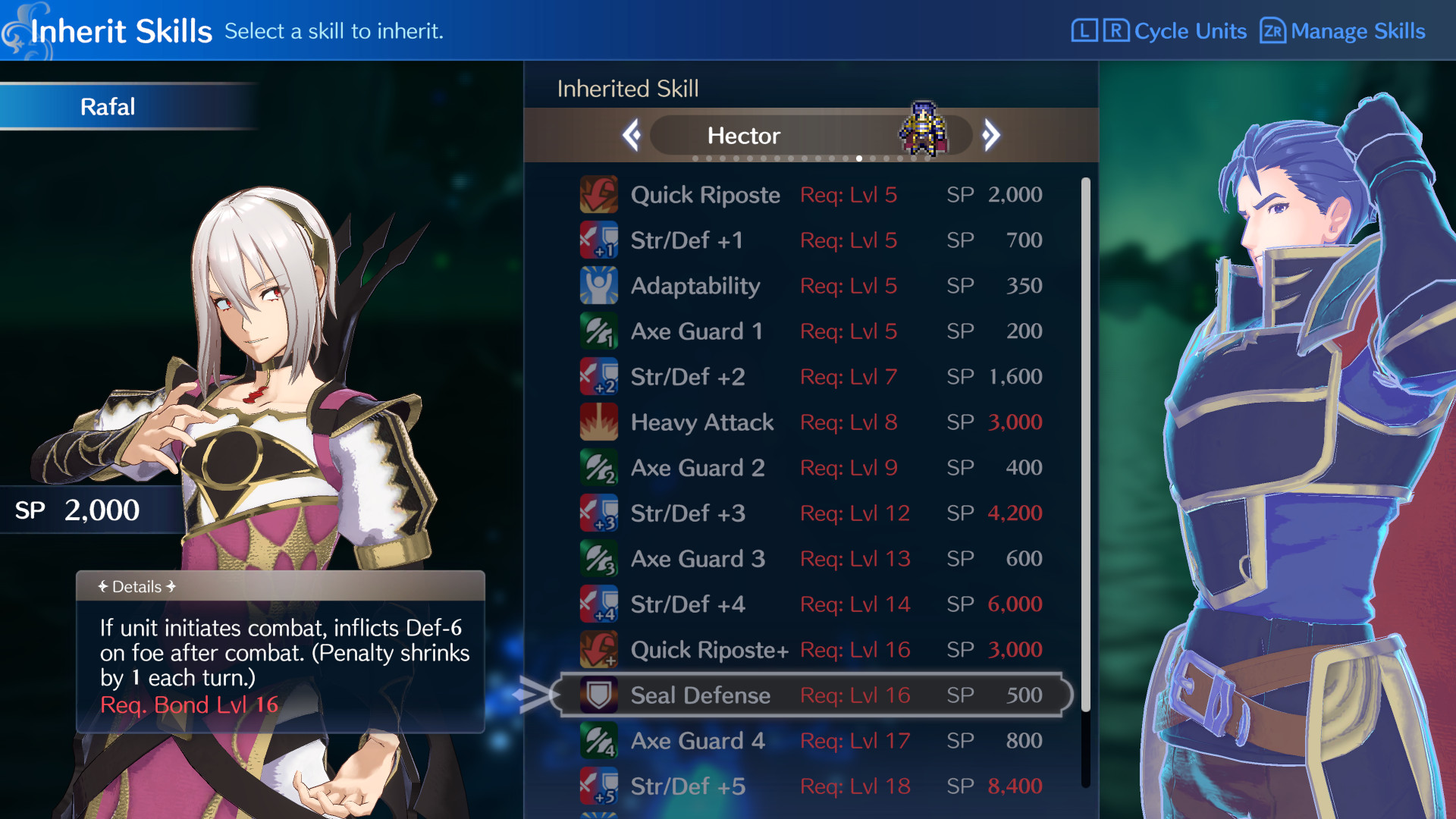Click Hector's pixel character sprite
Screen dimensions: 1456x819
920,127
